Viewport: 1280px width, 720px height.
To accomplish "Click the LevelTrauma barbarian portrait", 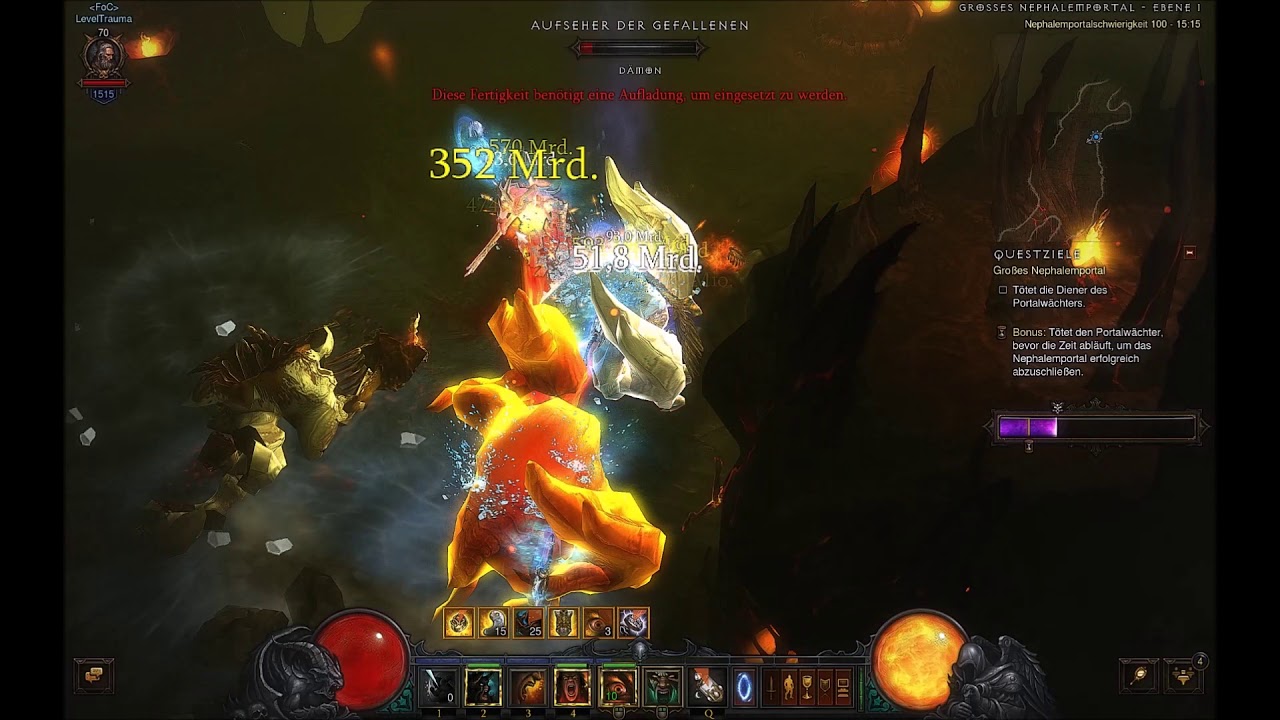I will pos(103,58).
